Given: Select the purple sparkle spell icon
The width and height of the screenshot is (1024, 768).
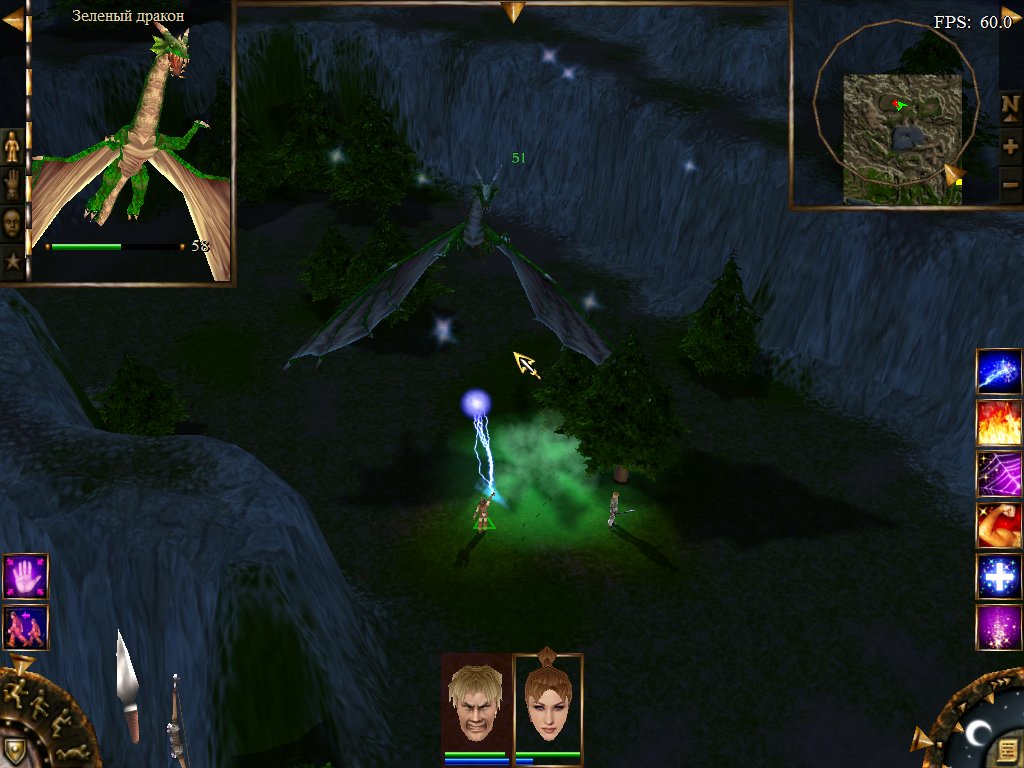Looking at the screenshot, I should (999, 628).
